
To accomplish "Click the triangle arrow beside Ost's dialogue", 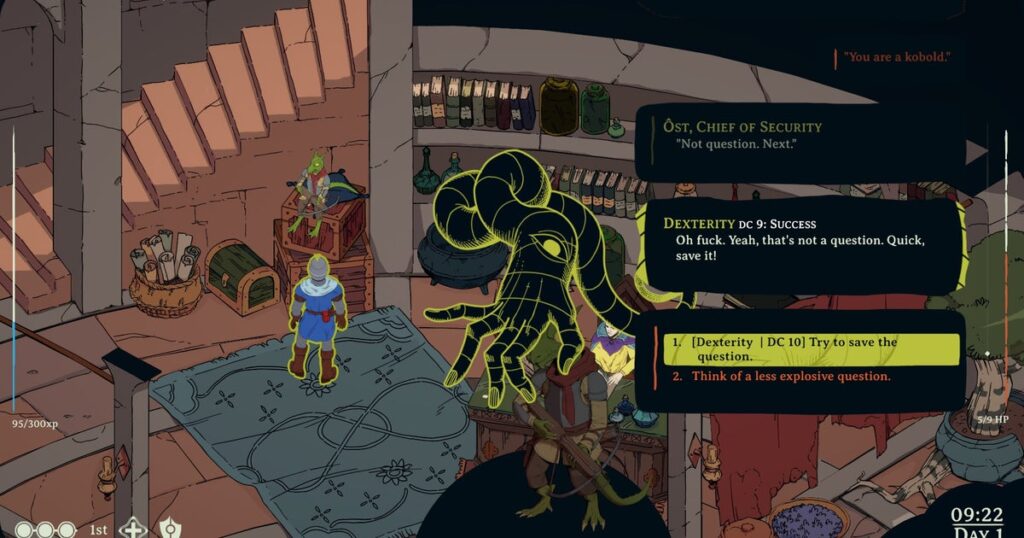I will [x=976, y=152].
